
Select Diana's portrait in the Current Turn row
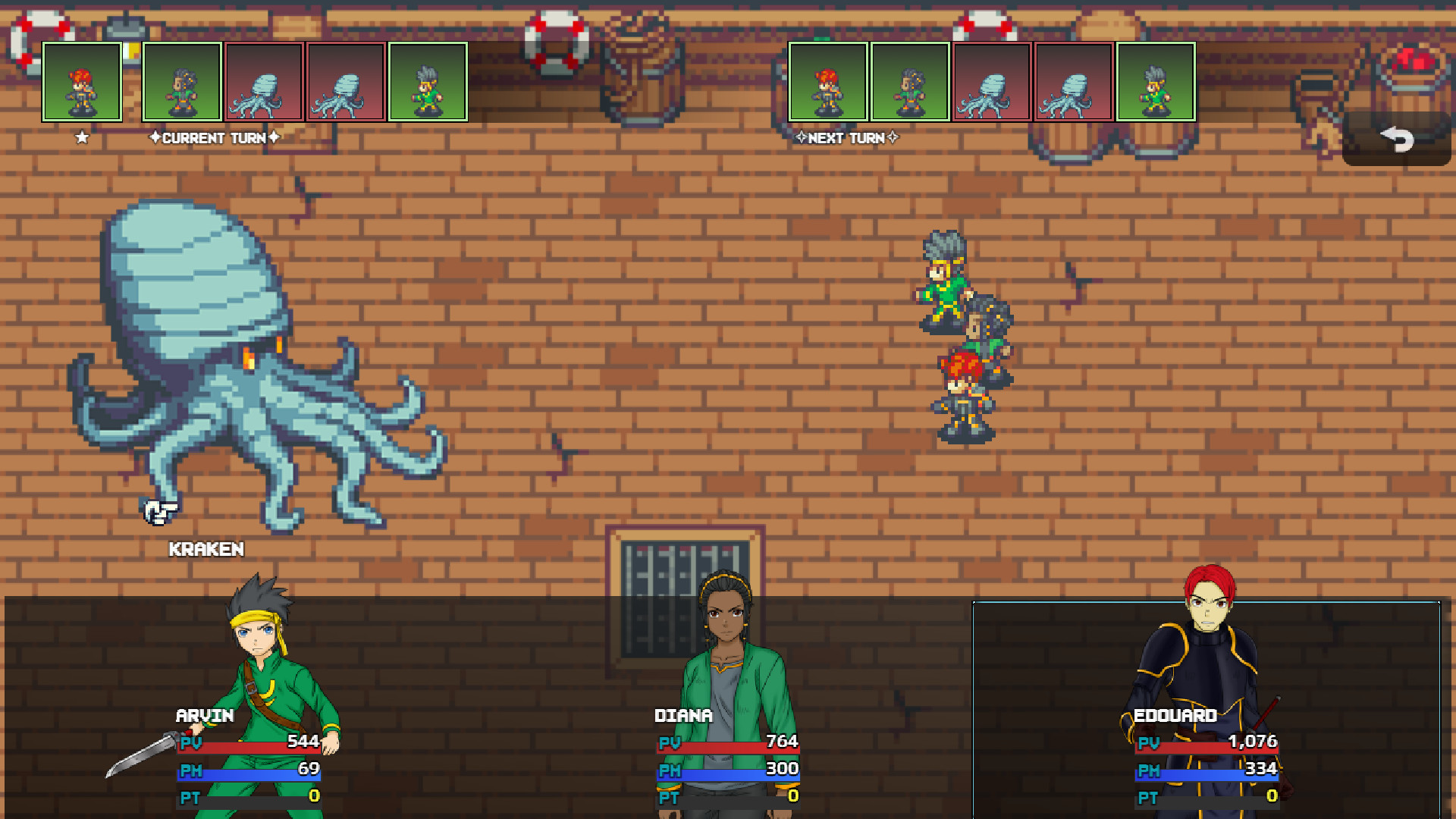tap(180, 83)
